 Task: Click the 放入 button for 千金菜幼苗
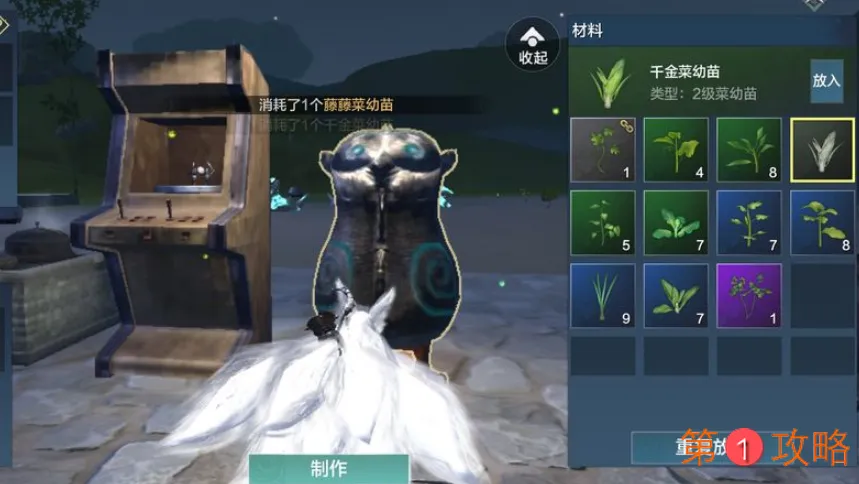[826, 81]
